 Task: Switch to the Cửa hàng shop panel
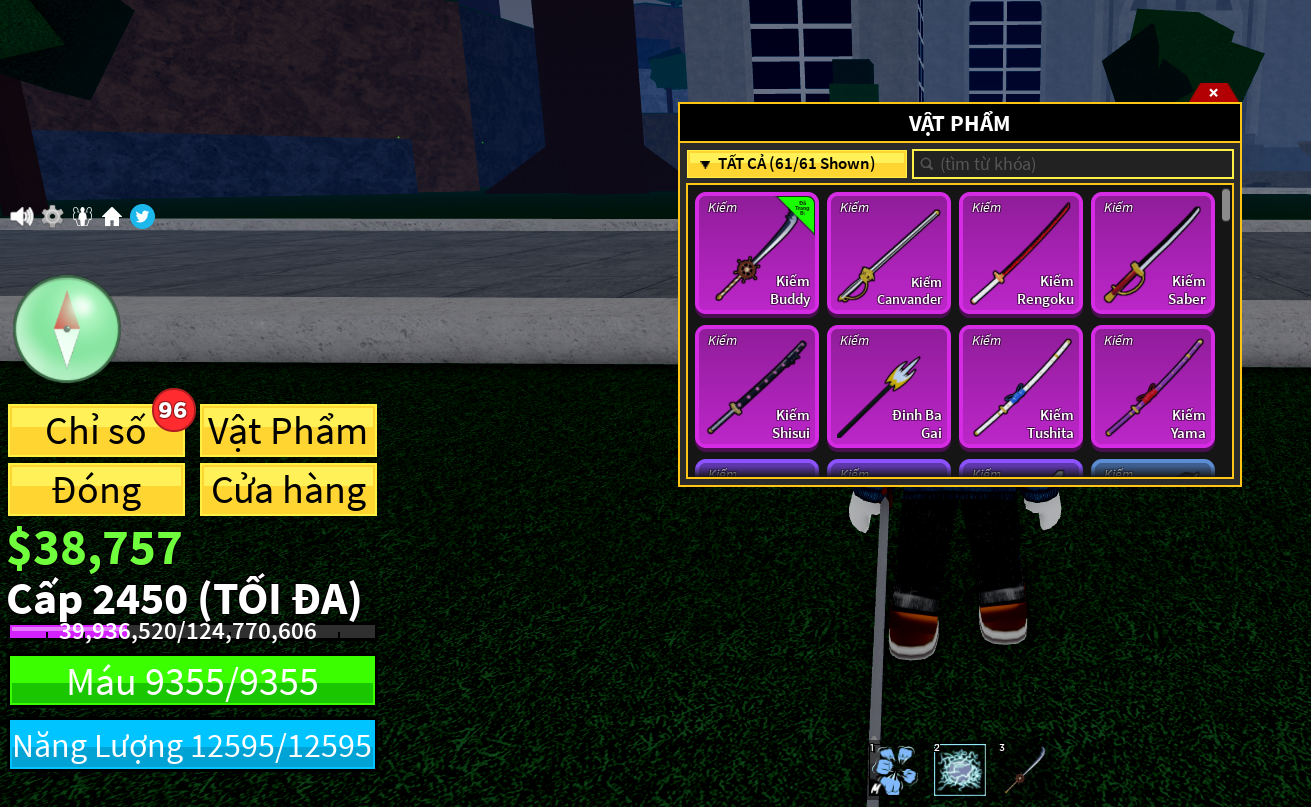(288, 489)
